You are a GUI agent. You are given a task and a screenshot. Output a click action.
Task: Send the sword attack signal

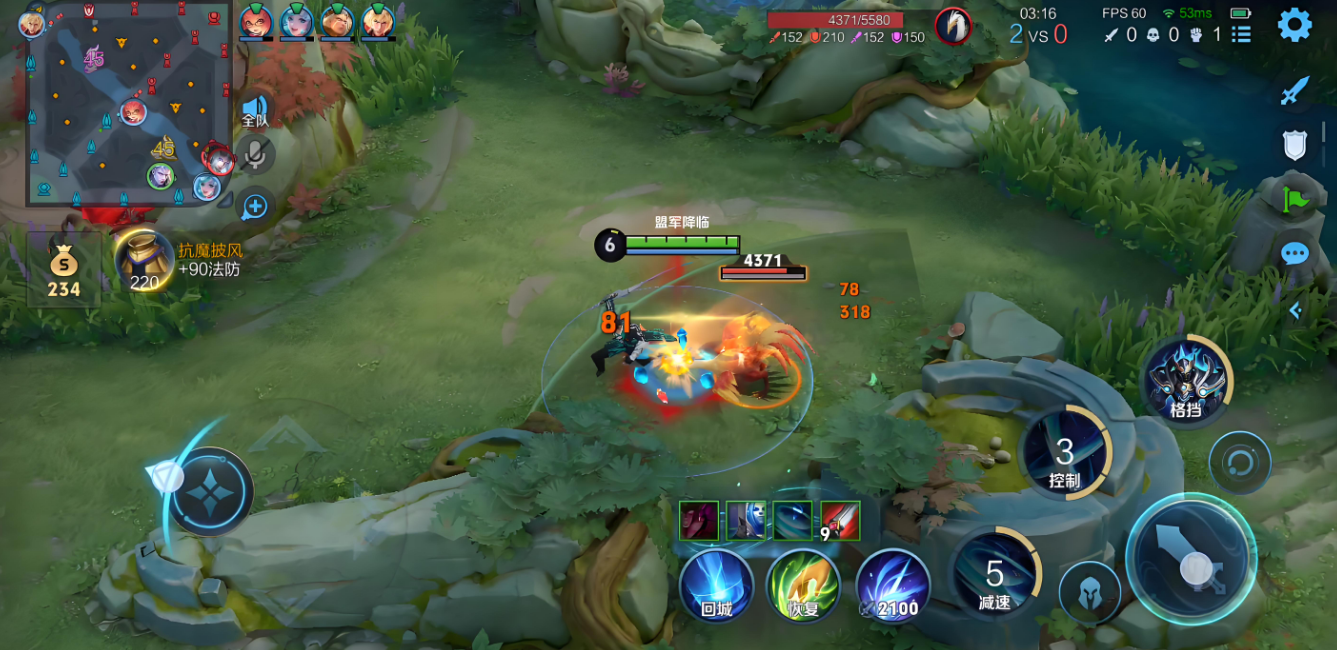point(1295,91)
